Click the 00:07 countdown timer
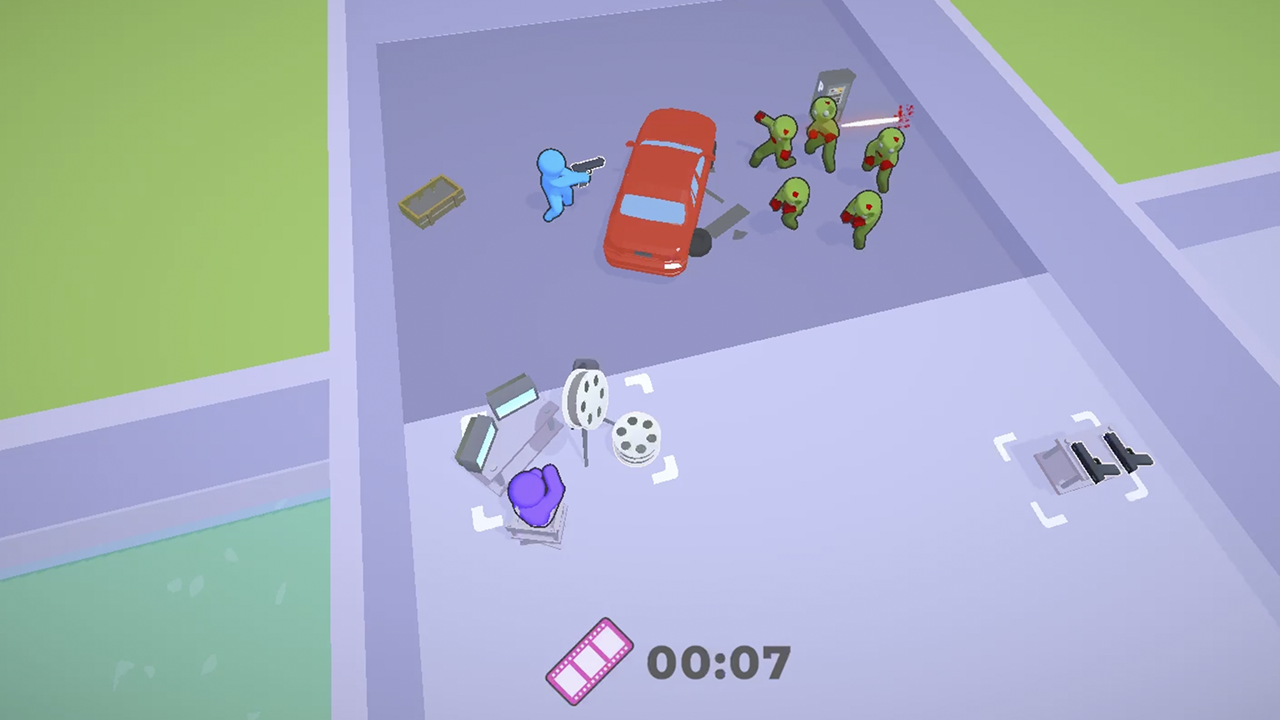The width and height of the screenshot is (1280, 720). pyautogui.click(x=720, y=660)
